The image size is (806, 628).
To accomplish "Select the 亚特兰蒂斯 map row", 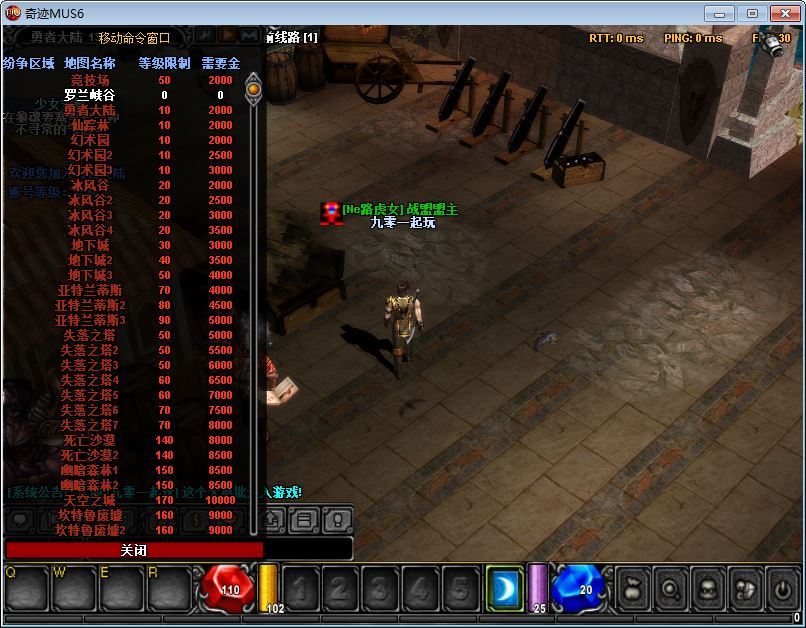I will (x=90, y=290).
